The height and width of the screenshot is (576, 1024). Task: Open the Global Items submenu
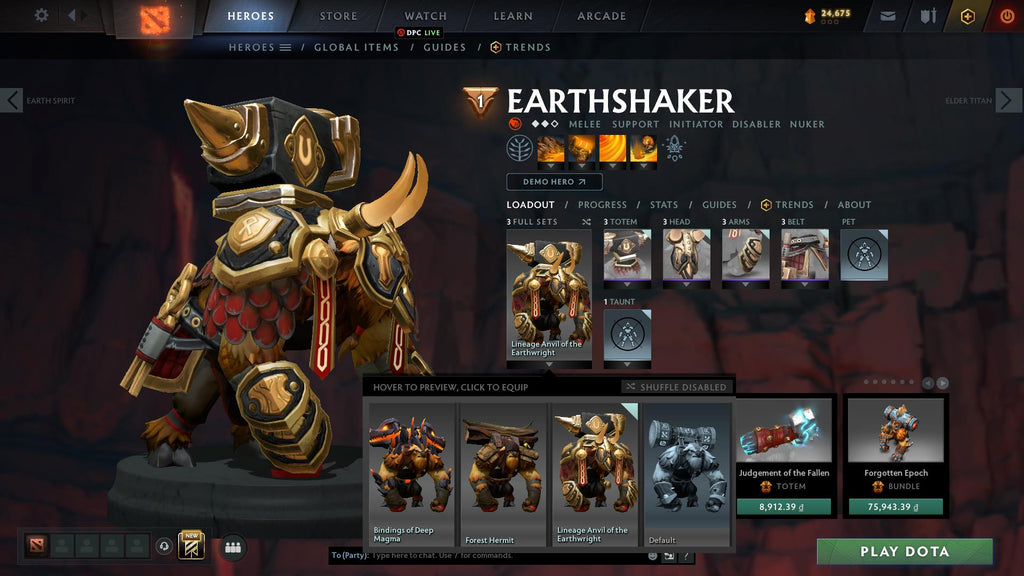pos(356,47)
